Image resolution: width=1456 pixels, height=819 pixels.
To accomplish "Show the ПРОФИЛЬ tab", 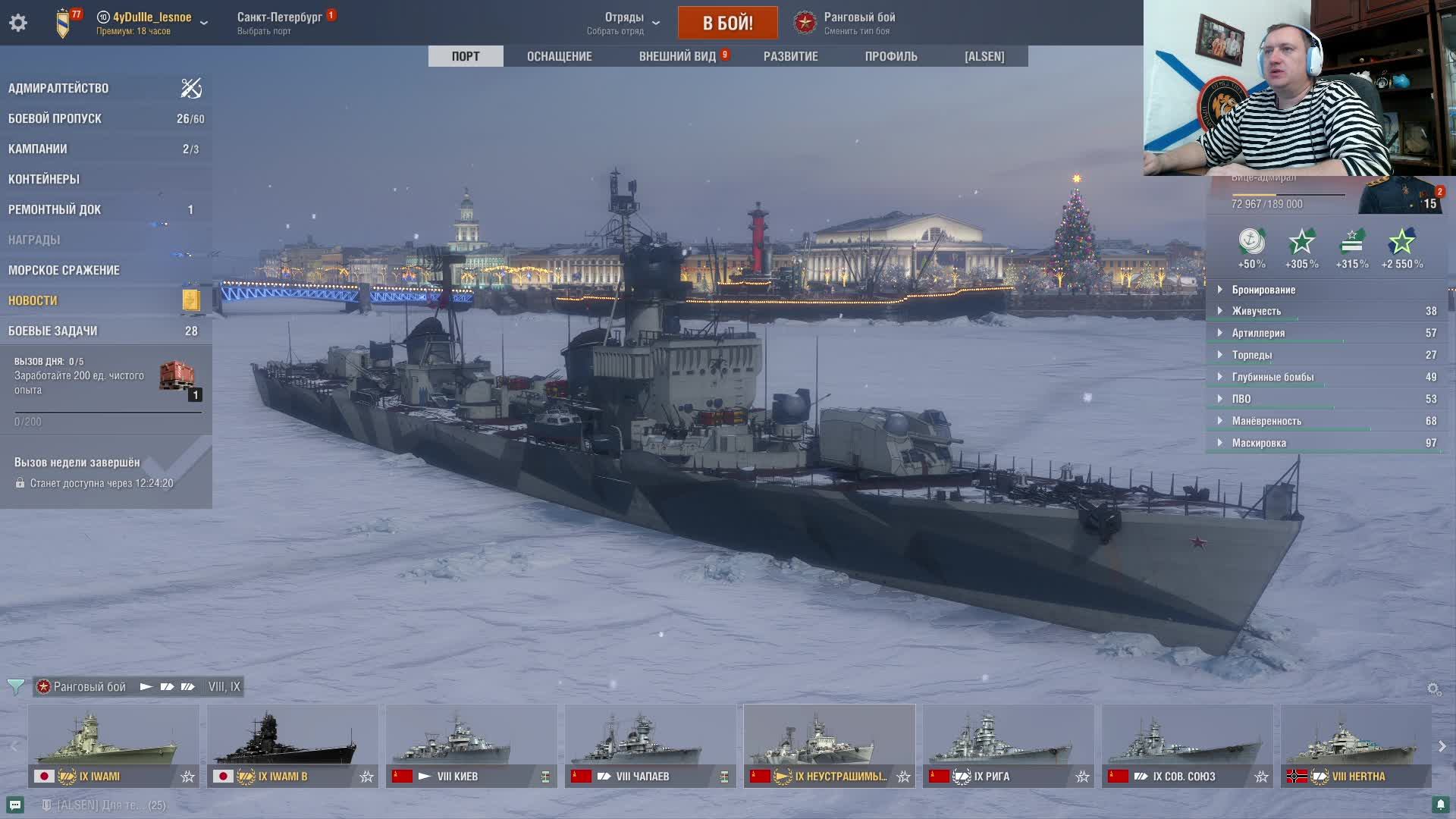I will (890, 56).
